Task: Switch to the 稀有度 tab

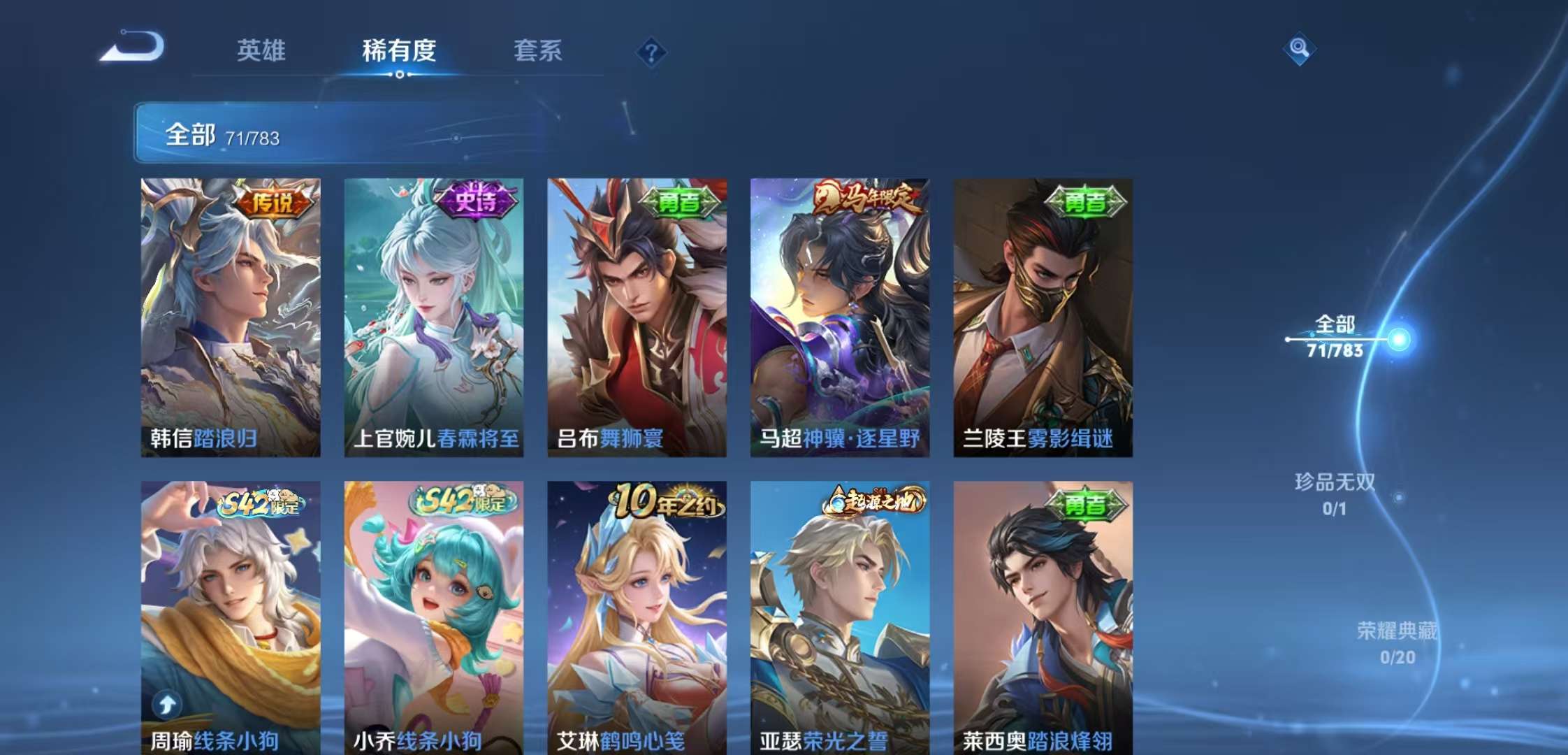Action: pos(400,50)
